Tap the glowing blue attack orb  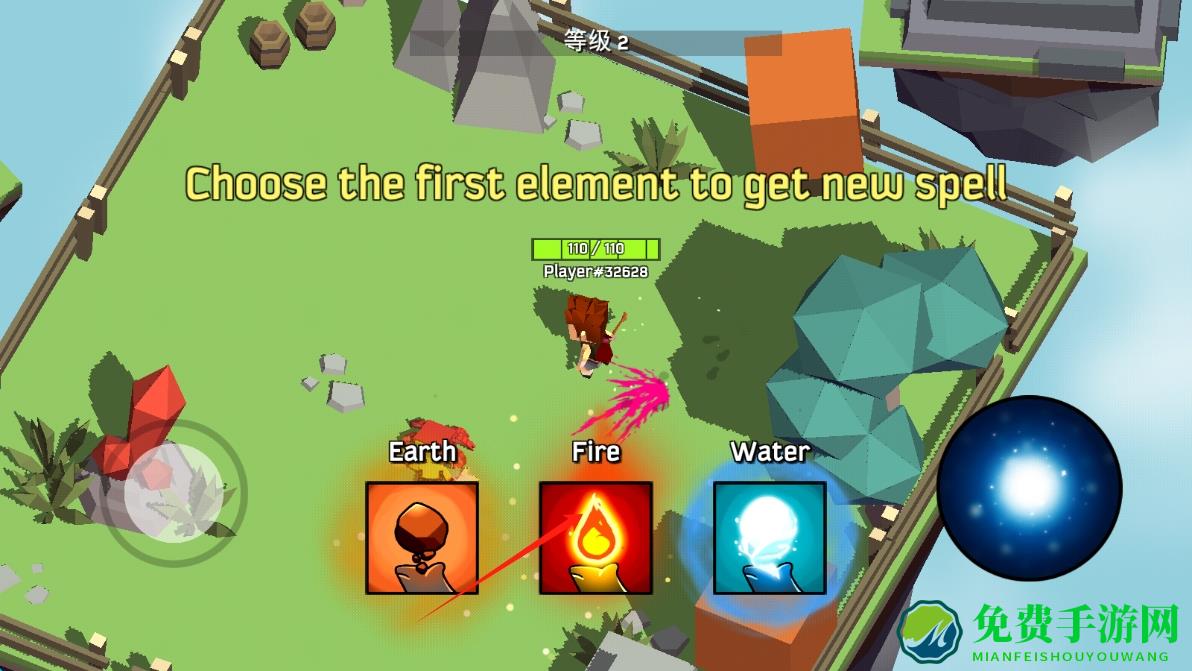(1029, 487)
